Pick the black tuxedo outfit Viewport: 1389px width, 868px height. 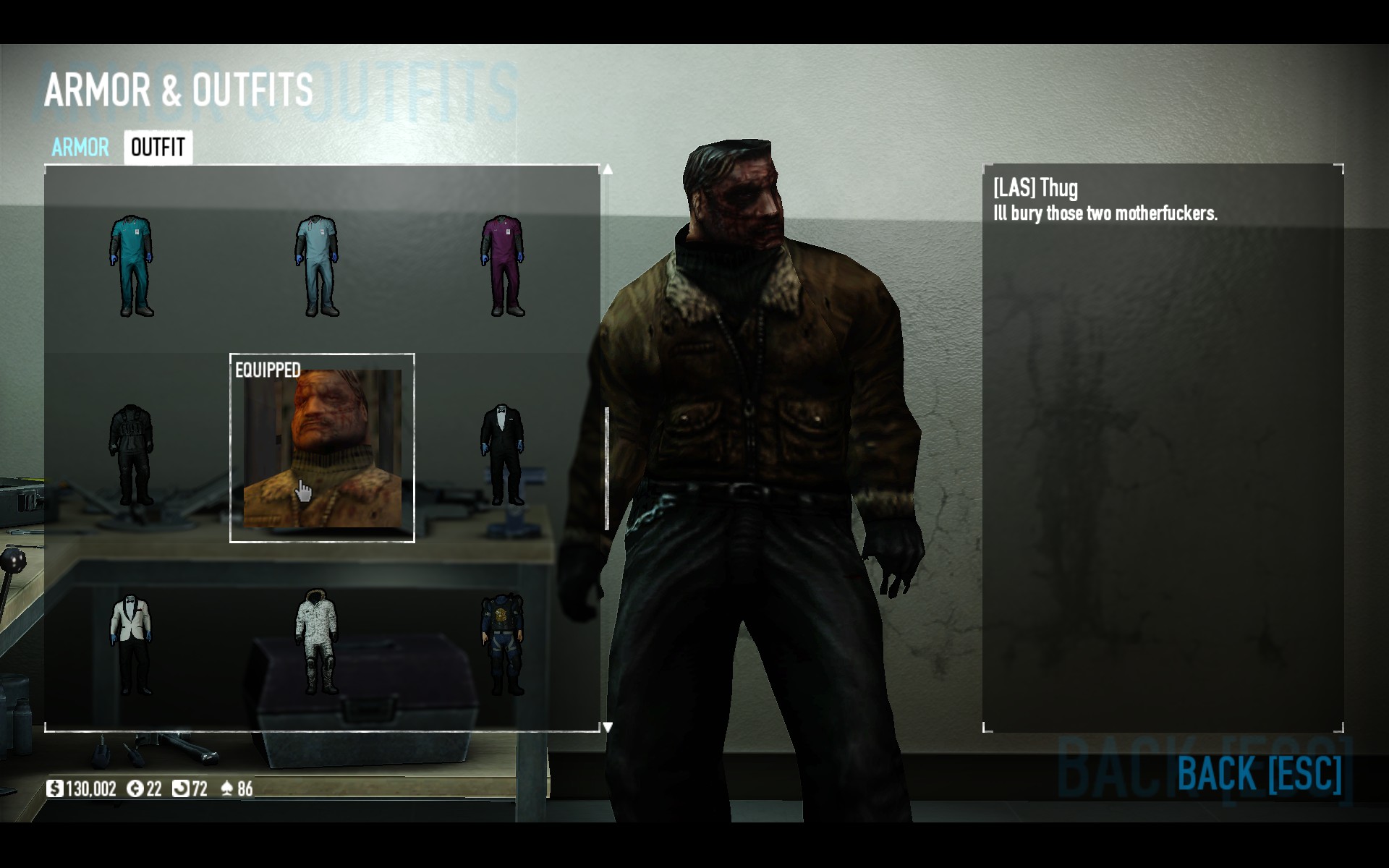503,454
